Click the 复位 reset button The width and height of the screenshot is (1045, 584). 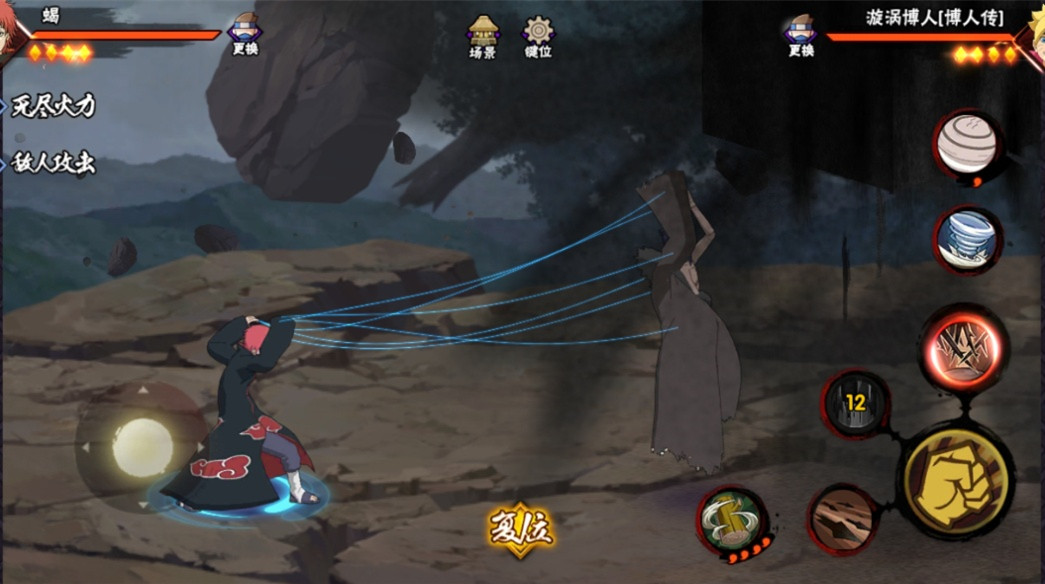click(x=520, y=527)
